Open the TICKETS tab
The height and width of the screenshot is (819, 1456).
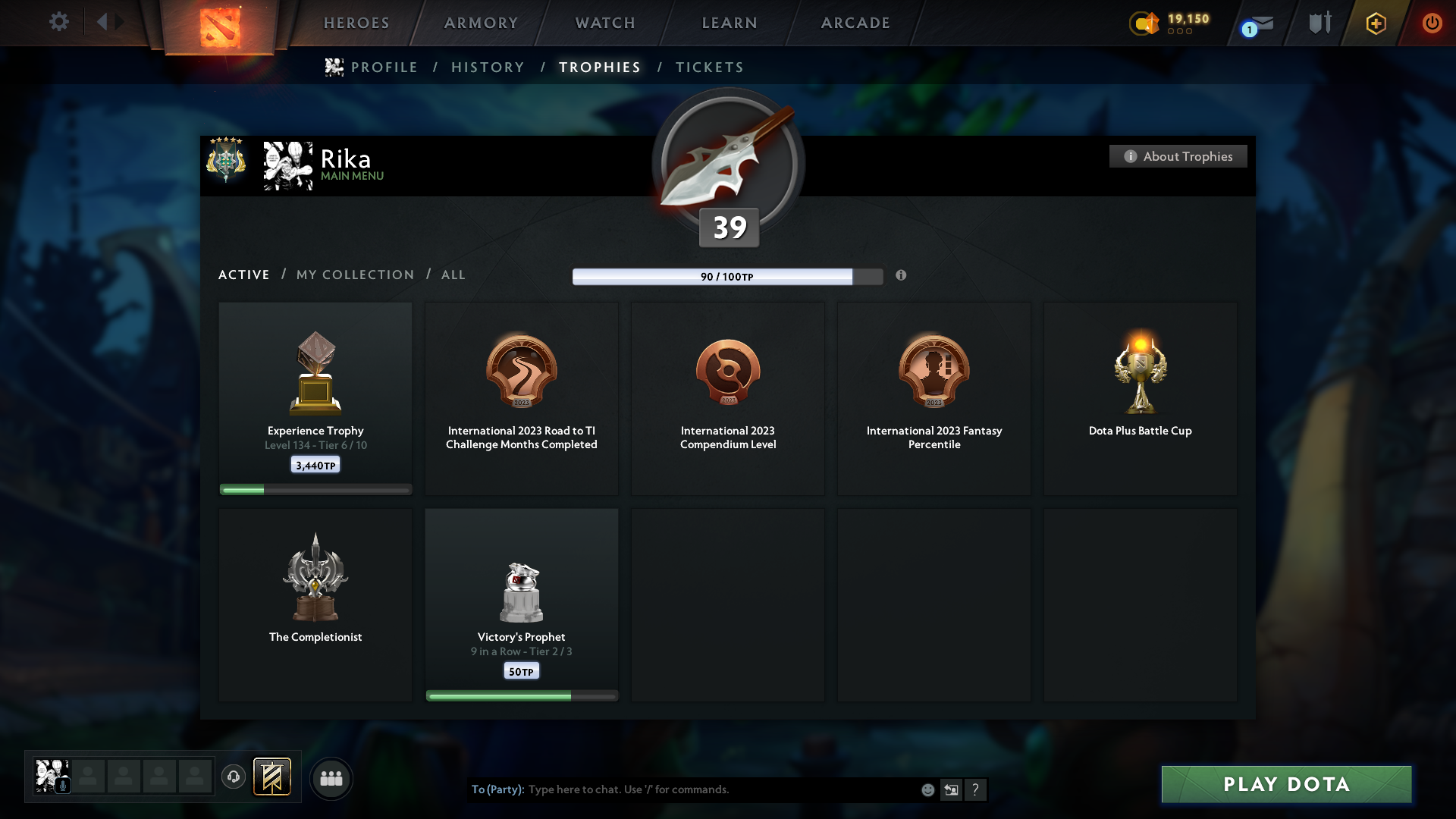coord(709,67)
